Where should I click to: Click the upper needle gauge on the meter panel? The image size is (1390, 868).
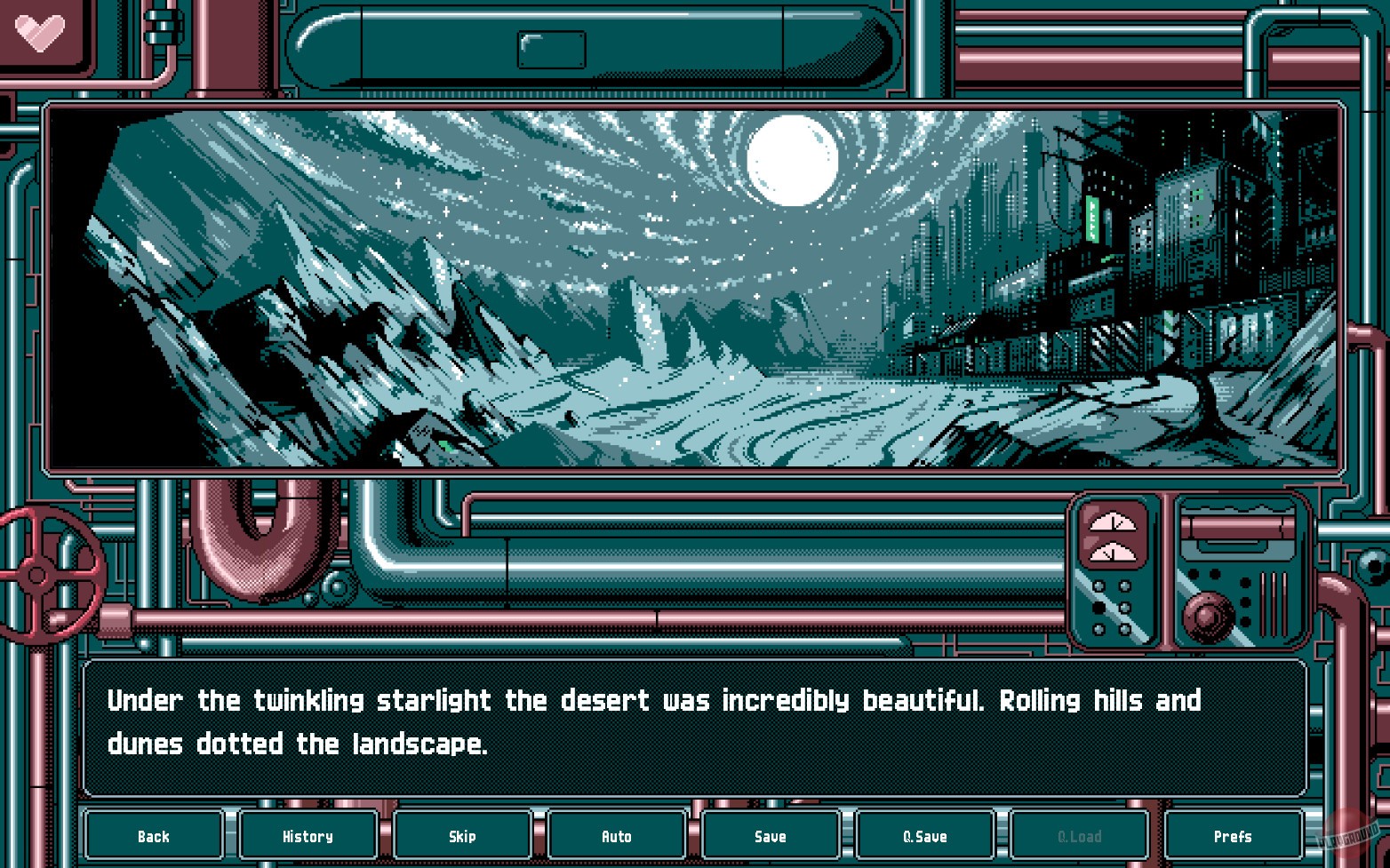1113,523
